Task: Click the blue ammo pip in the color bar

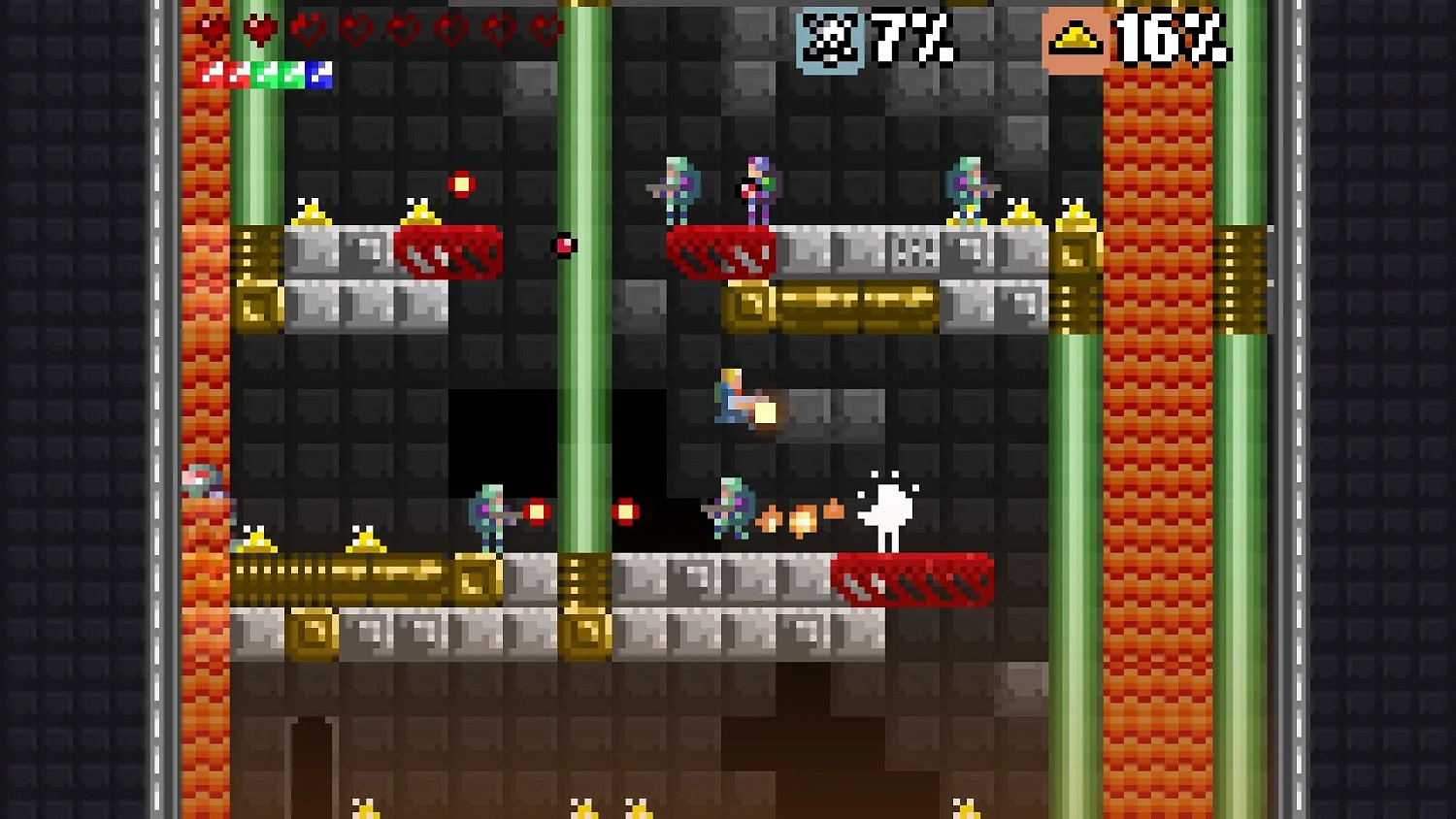Action: point(320,74)
